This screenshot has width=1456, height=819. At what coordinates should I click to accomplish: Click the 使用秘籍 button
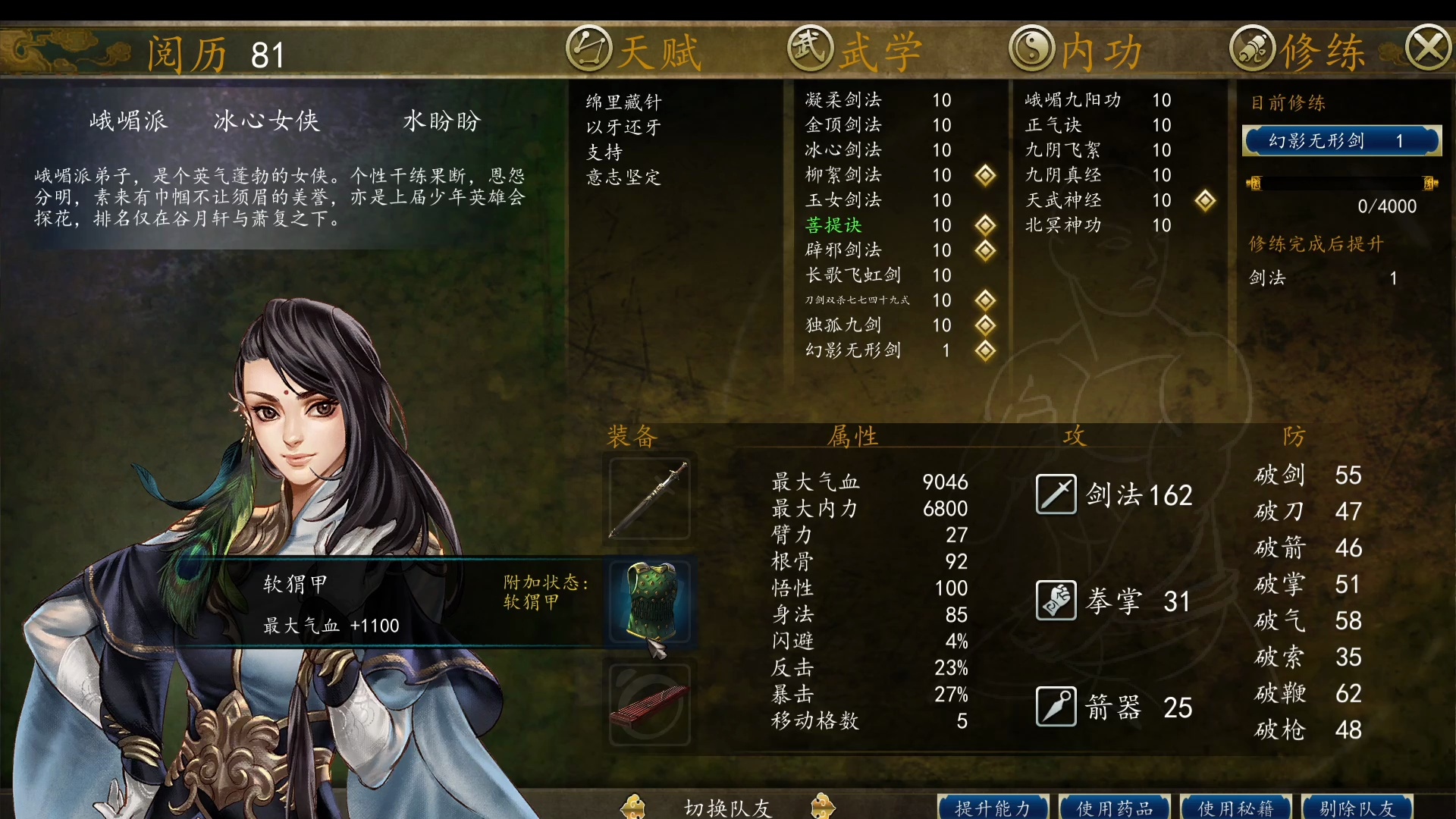pos(1235,807)
